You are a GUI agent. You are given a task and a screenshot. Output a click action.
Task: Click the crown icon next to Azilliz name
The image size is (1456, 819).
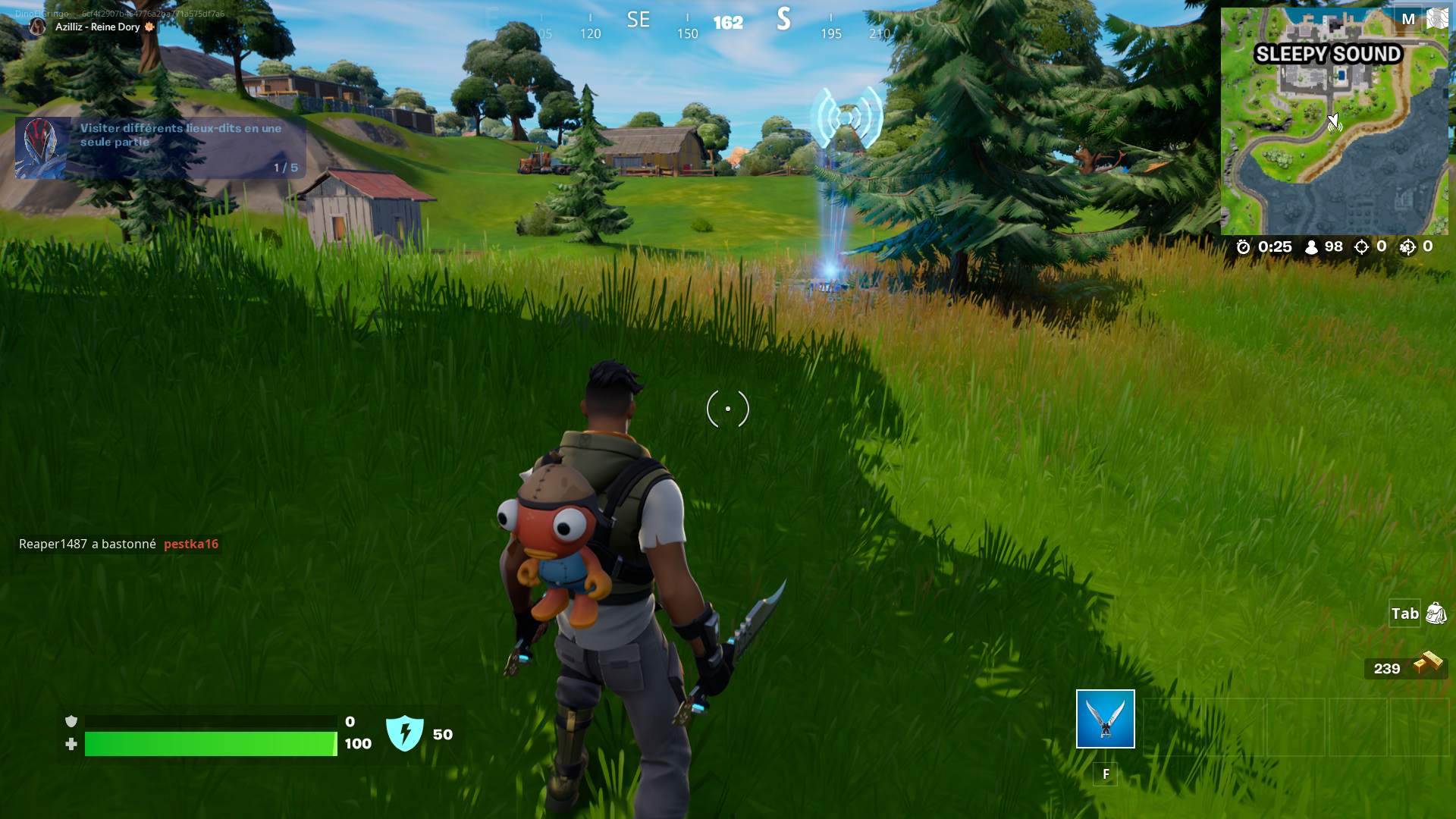[149, 27]
